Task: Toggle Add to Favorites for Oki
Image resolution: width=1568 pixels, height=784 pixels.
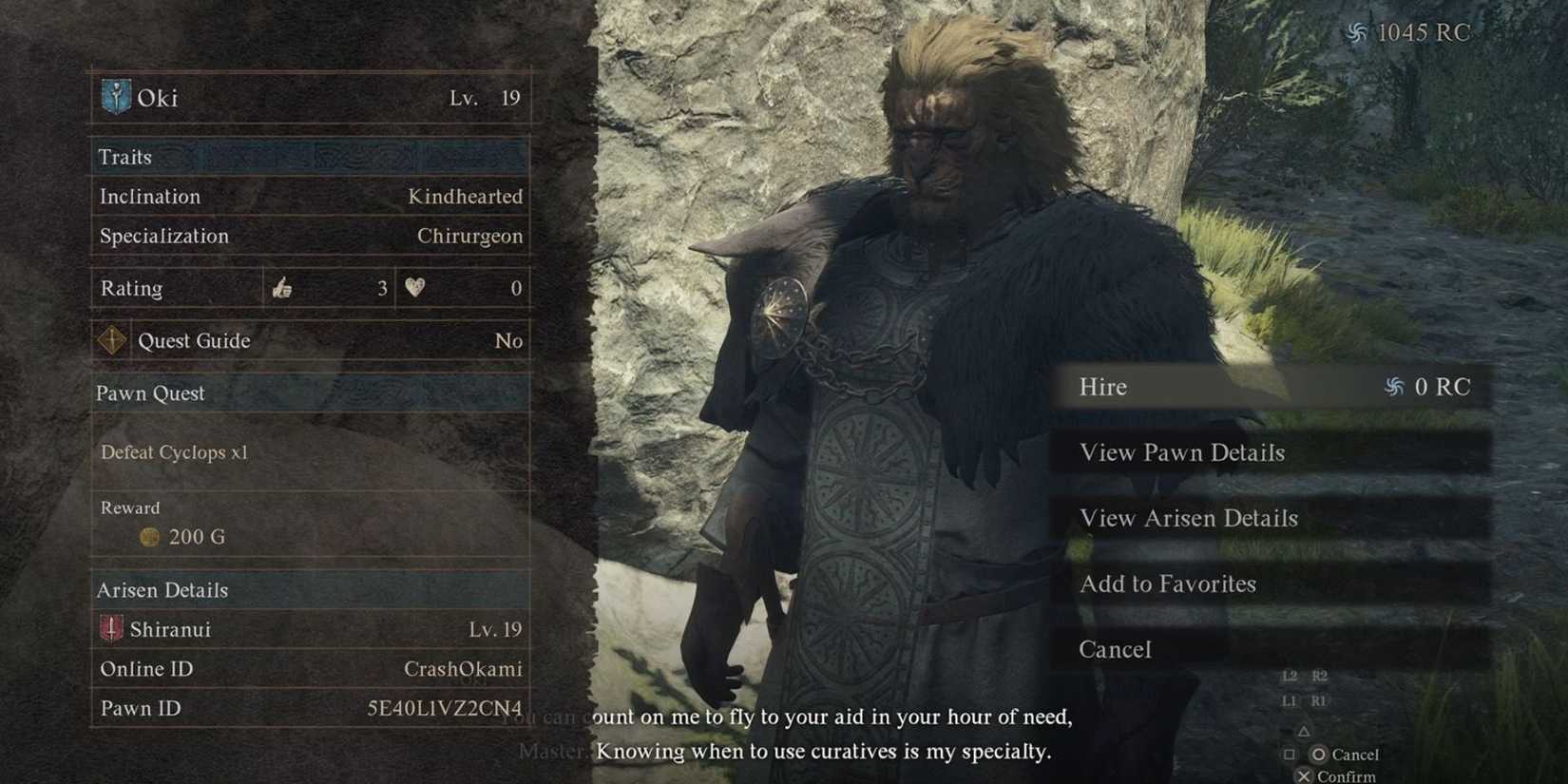Action: [x=1168, y=583]
